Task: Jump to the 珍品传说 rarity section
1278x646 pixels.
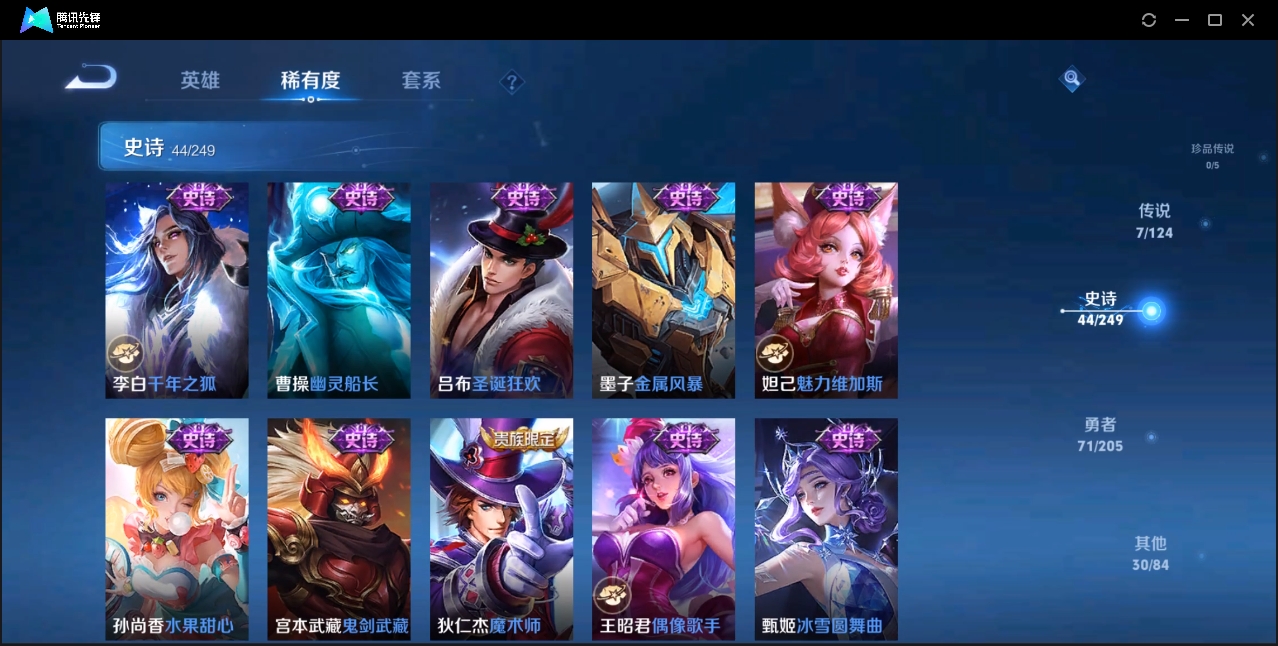Action: click(x=1212, y=155)
